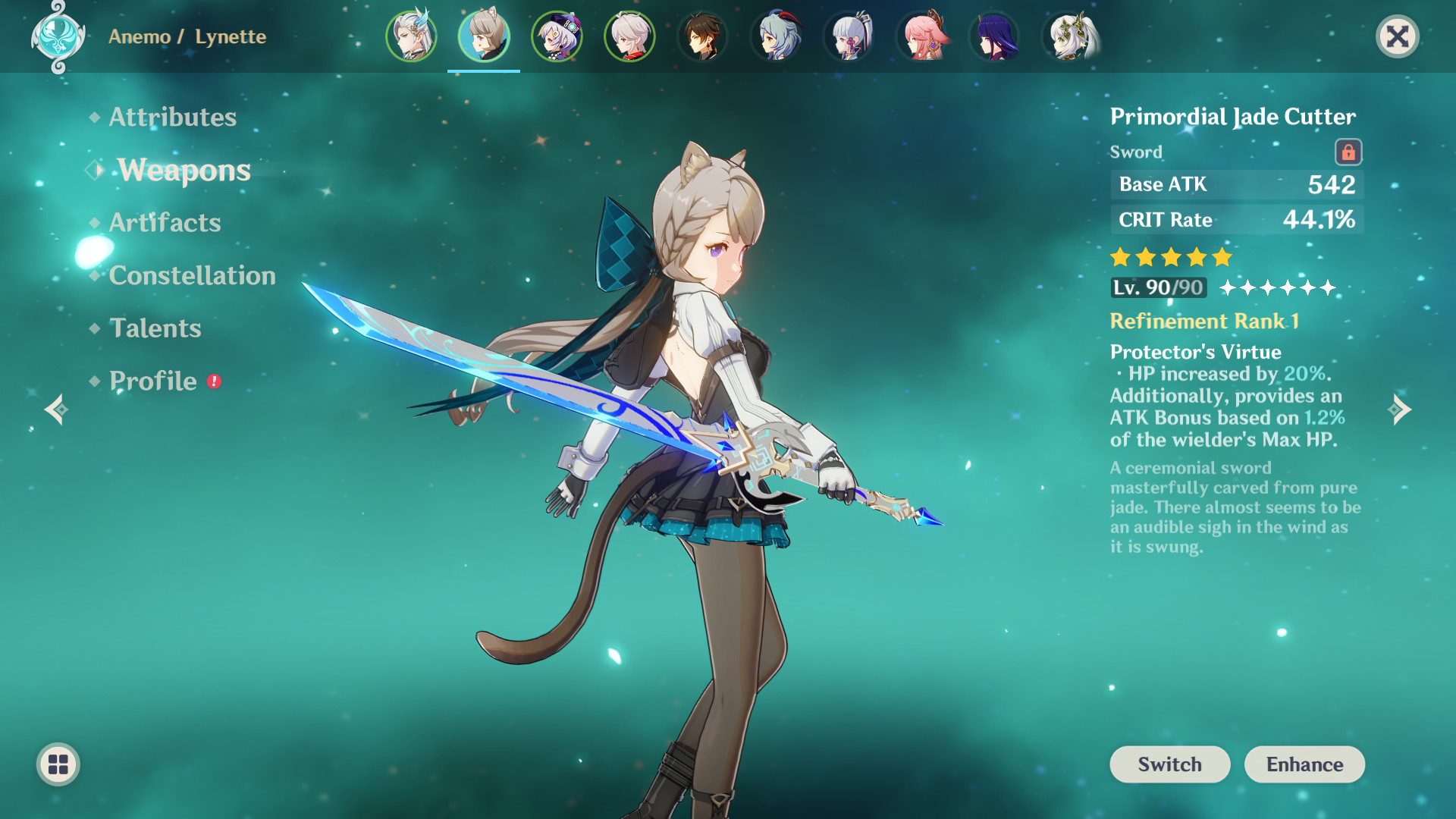Open the grid menu in bottom-left corner
The height and width of the screenshot is (819, 1456).
point(57,764)
